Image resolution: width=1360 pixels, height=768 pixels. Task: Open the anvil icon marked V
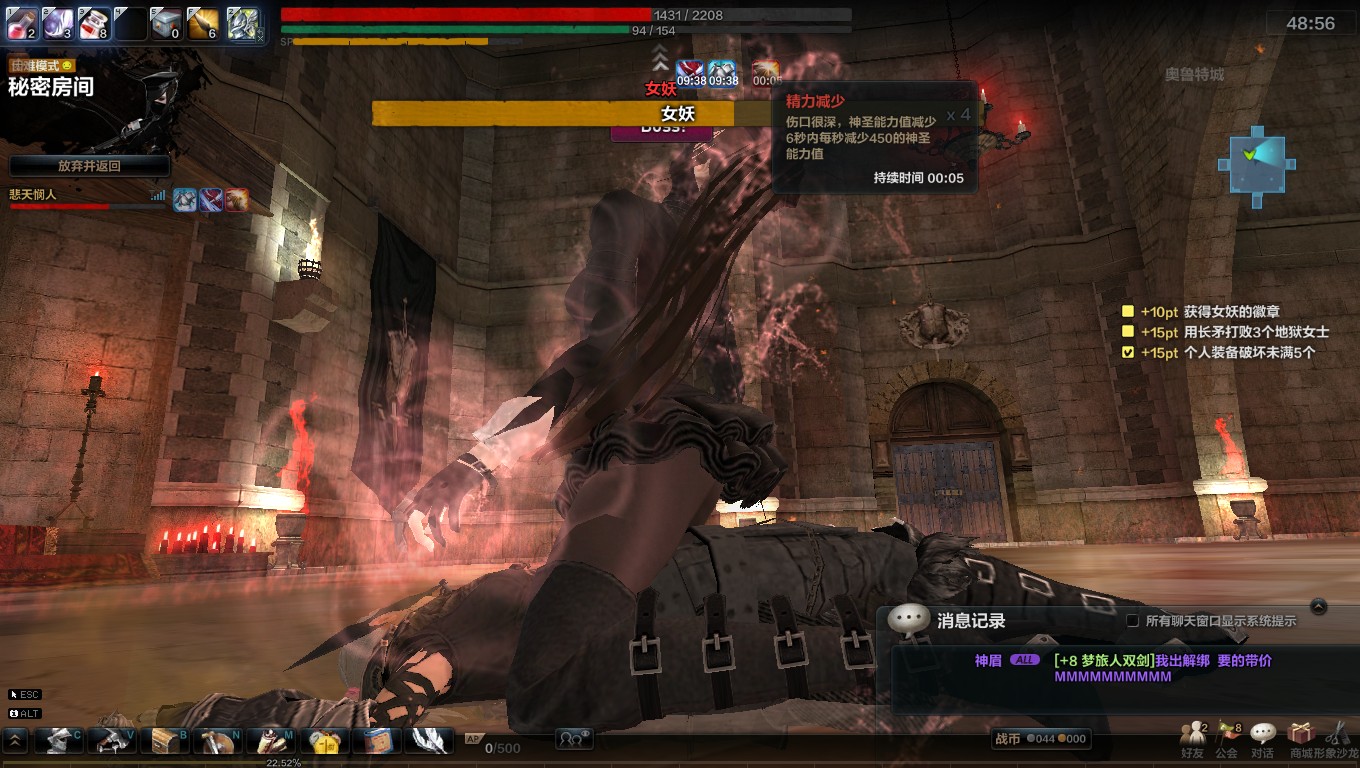[x=111, y=740]
